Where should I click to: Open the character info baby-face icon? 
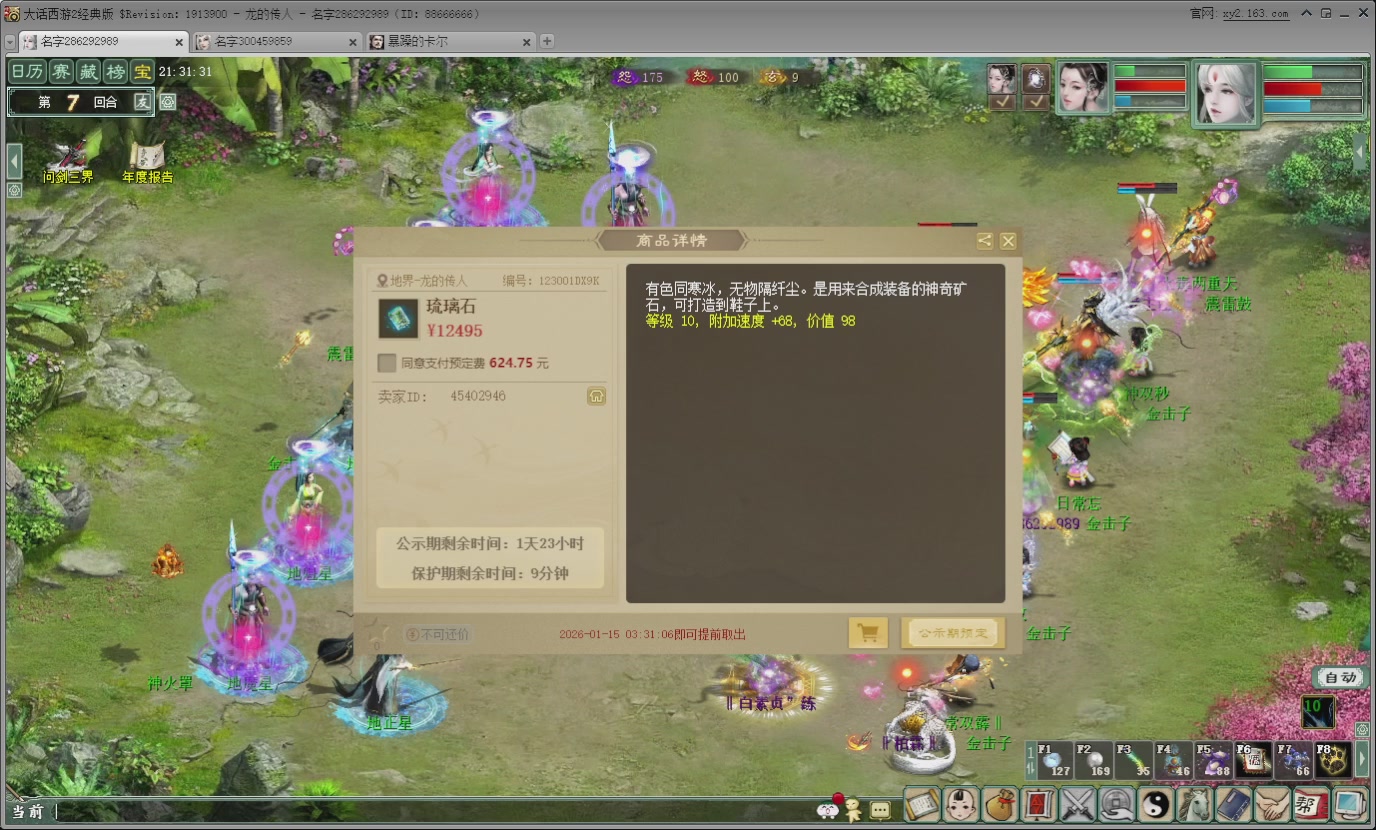coord(961,805)
